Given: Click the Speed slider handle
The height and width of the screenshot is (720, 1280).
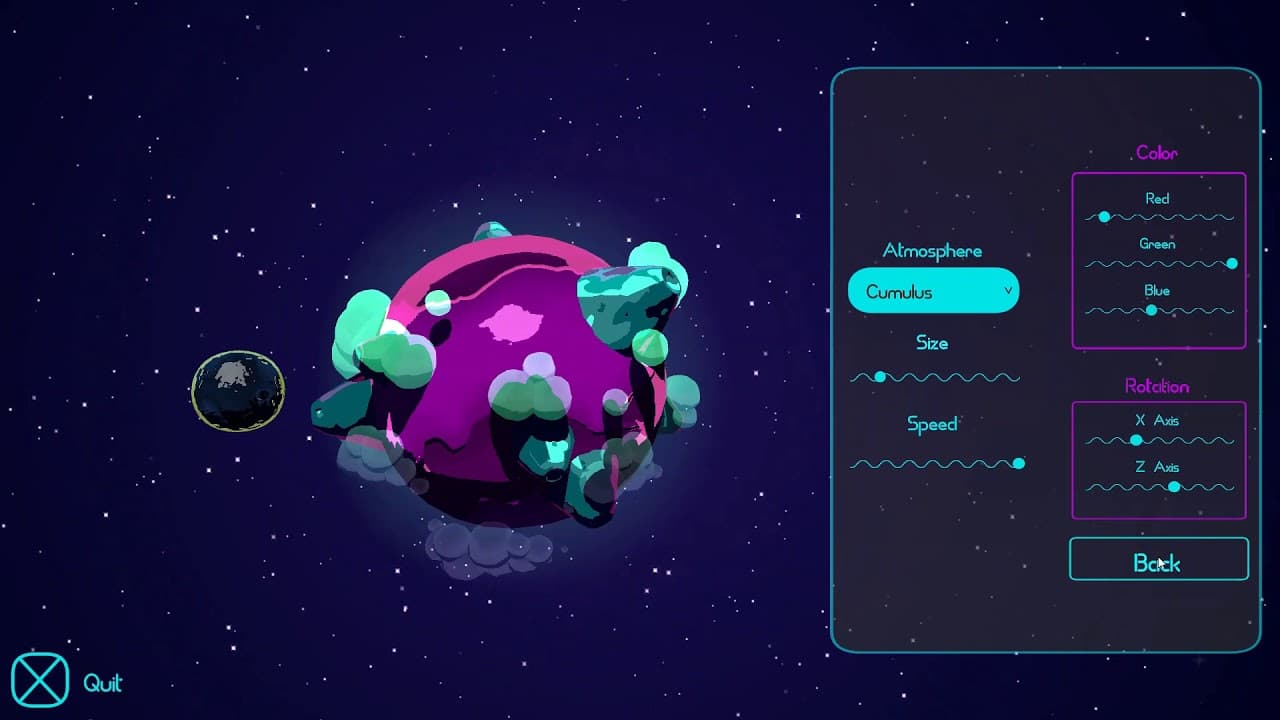Looking at the screenshot, I should click(x=1019, y=464).
